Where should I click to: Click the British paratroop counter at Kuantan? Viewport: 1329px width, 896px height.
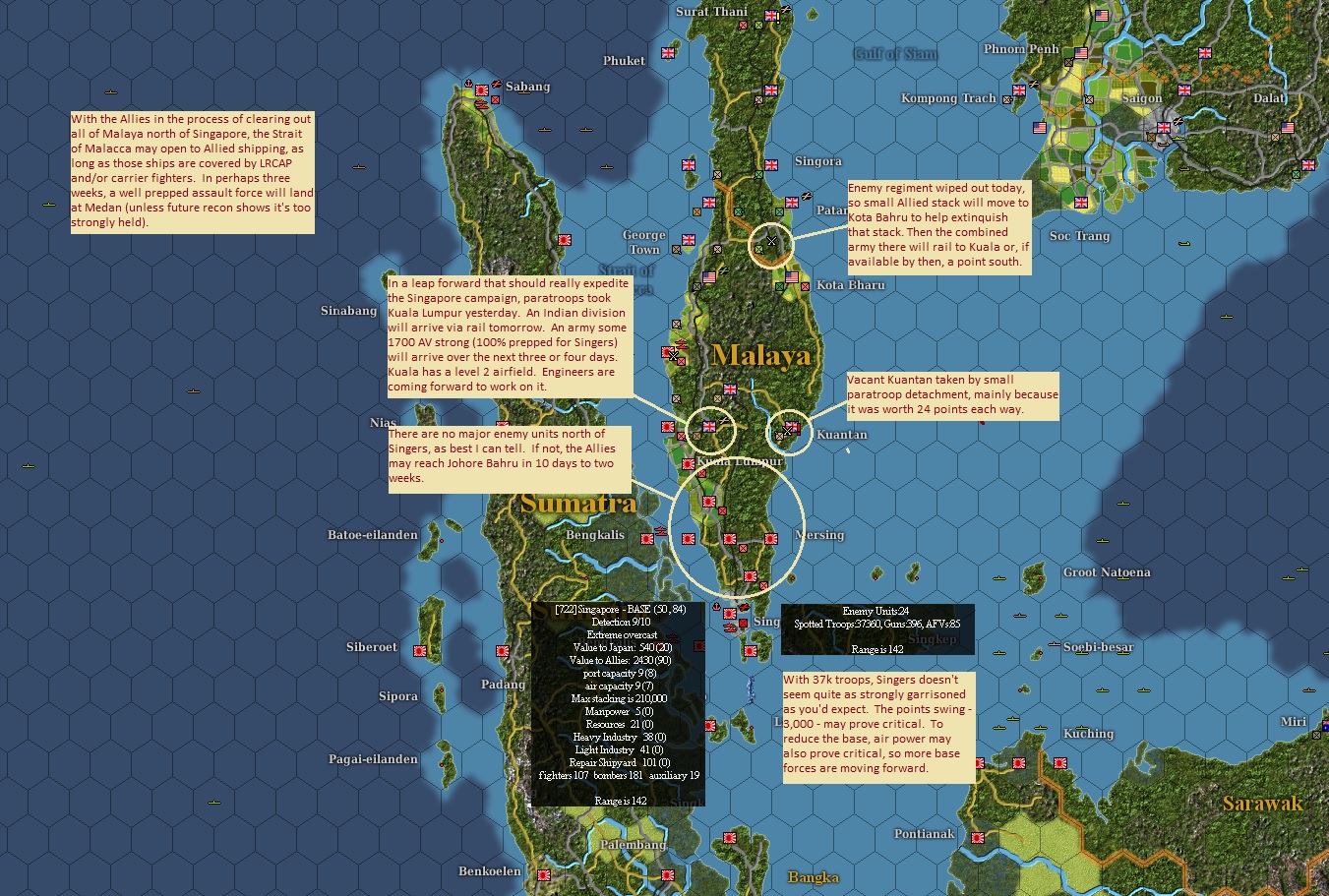pos(791,425)
